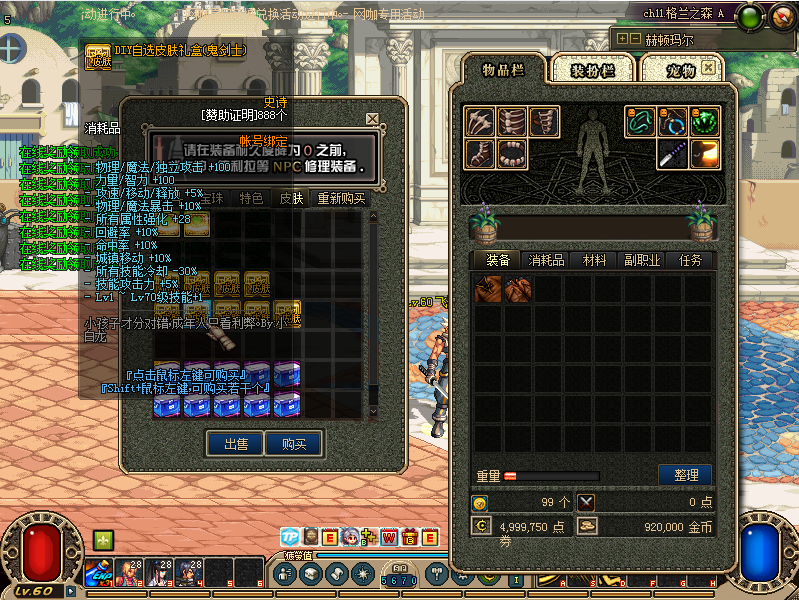Select the equipped green gem slot

[x=705, y=122]
